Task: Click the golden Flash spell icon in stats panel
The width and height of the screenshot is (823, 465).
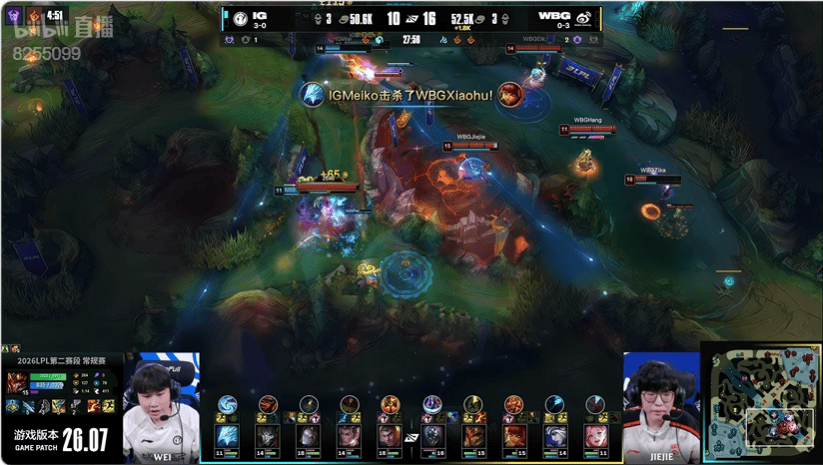Action: [x=106, y=406]
